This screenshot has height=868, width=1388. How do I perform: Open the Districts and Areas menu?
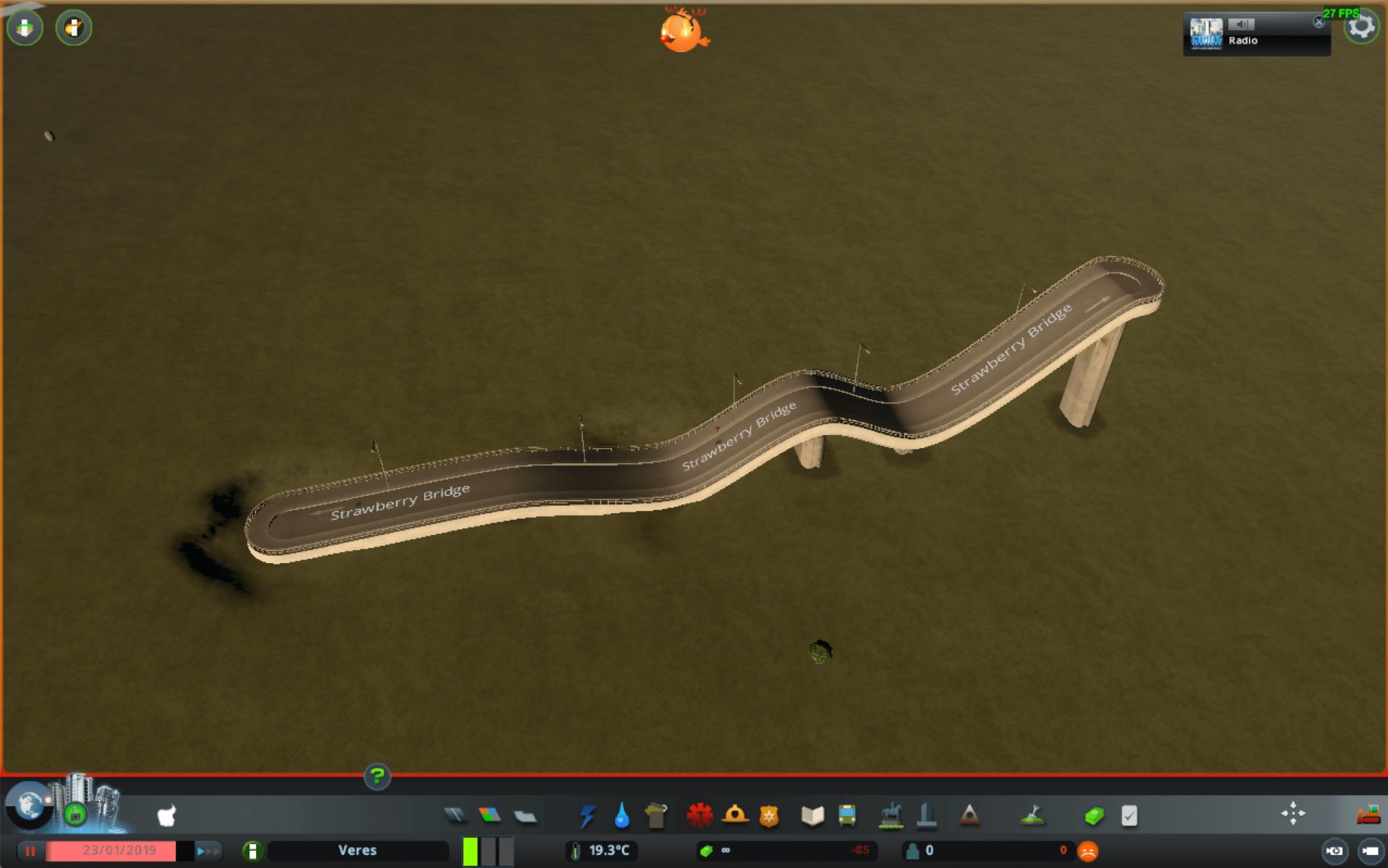point(526,815)
